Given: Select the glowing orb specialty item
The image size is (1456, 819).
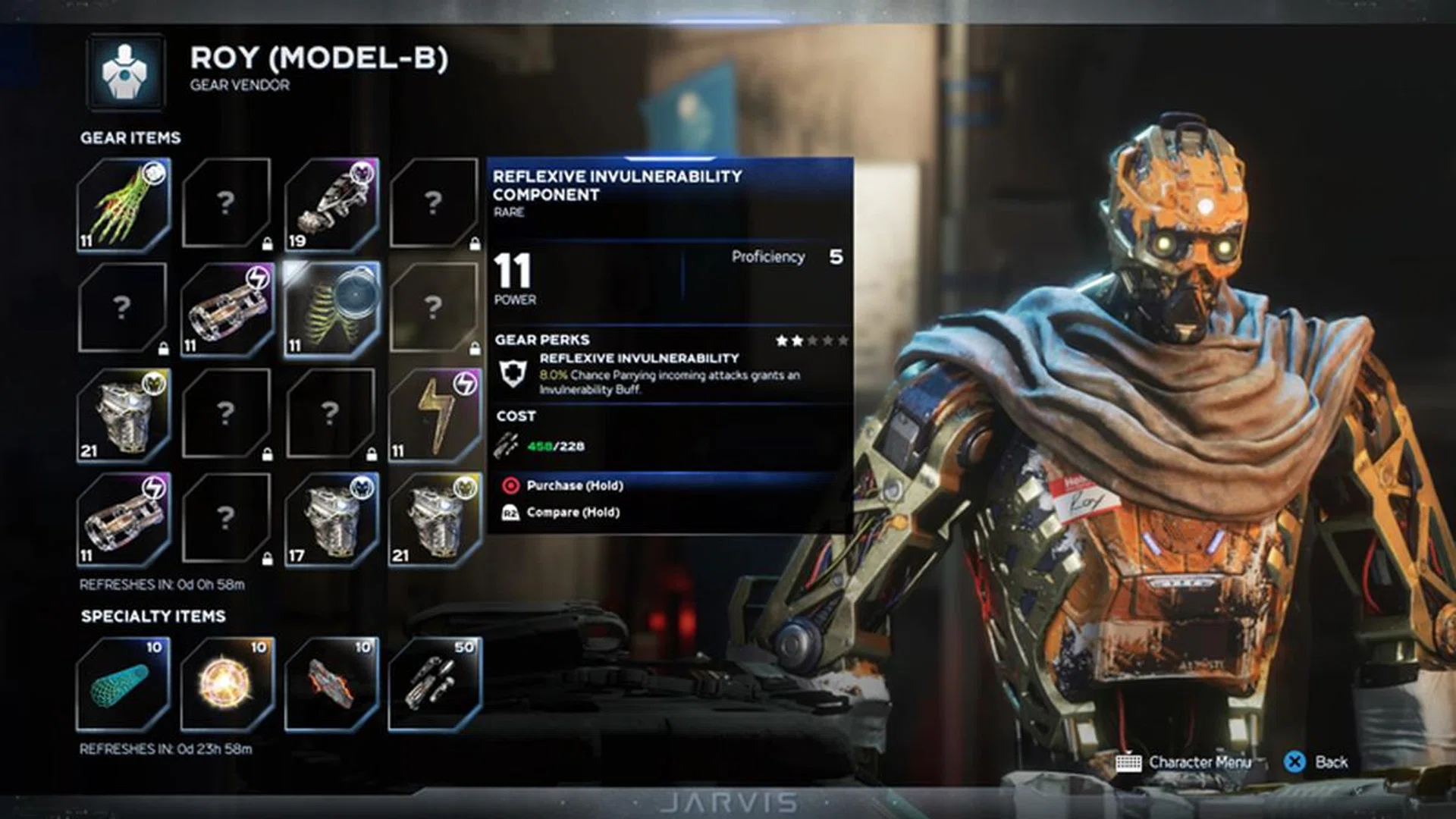Looking at the screenshot, I should [x=227, y=684].
